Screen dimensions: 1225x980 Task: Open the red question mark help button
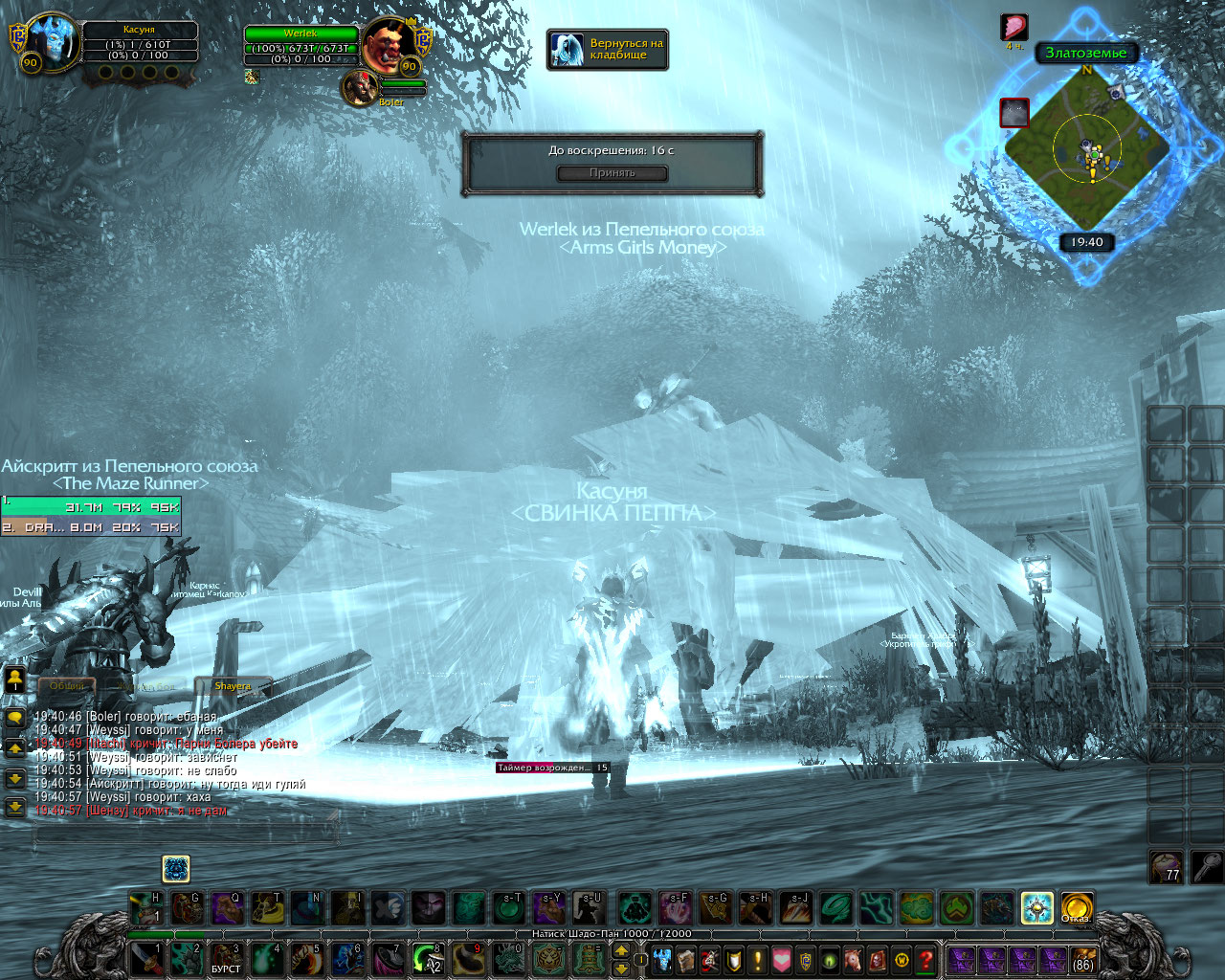[x=925, y=959]
